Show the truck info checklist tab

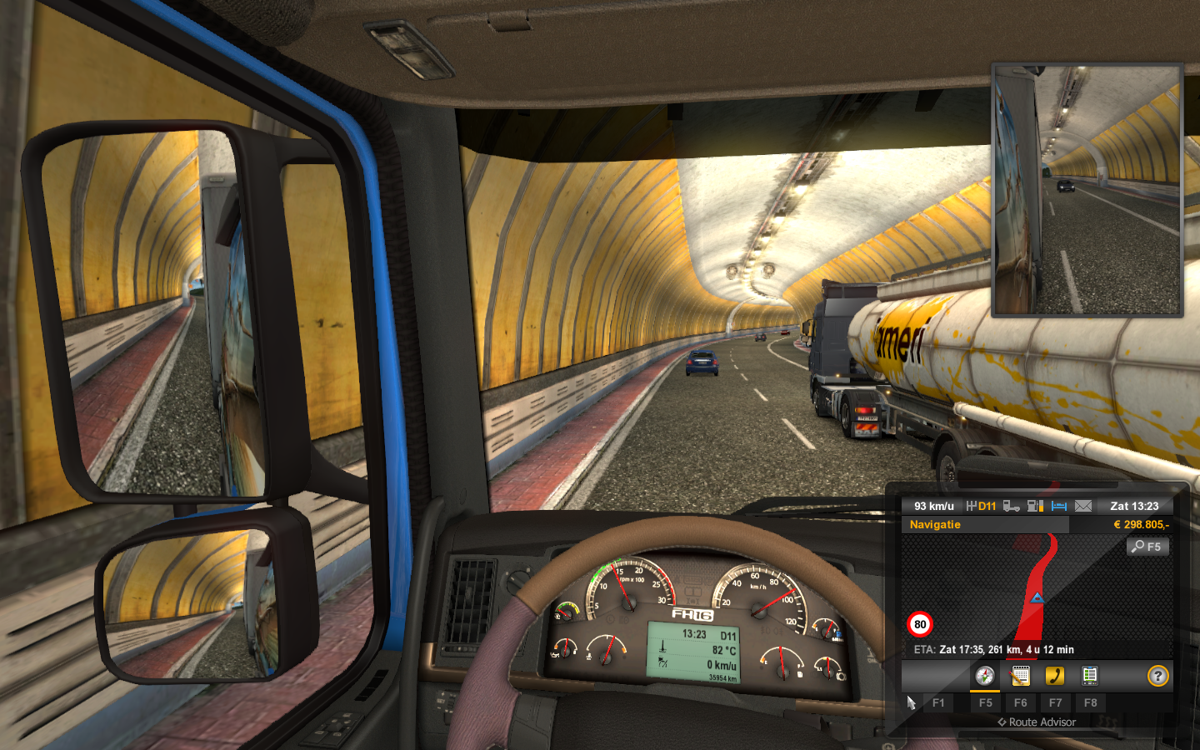(1090, 676)
